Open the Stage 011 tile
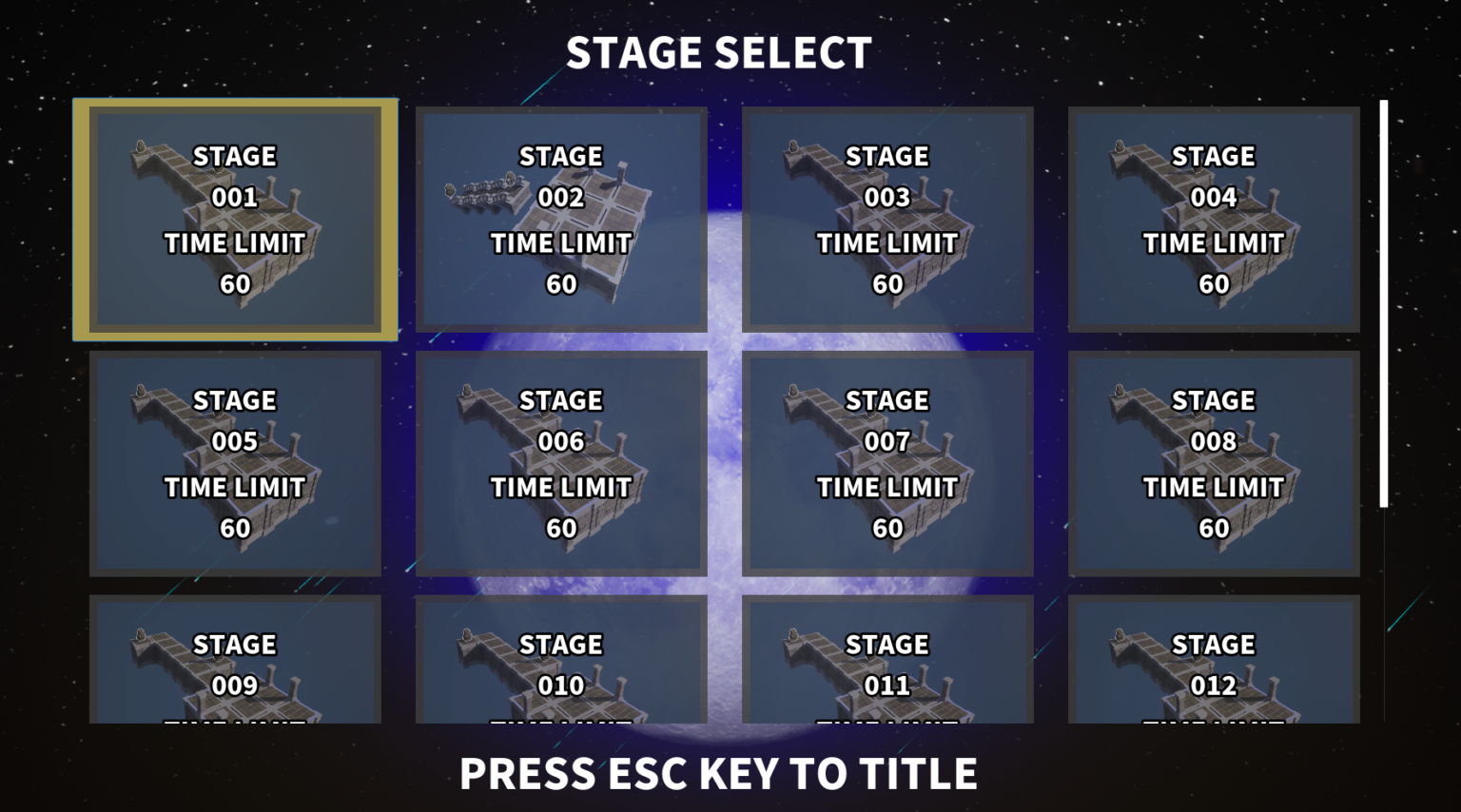Viewport: 1461px width, 812px height. click(x=887, y=660)
